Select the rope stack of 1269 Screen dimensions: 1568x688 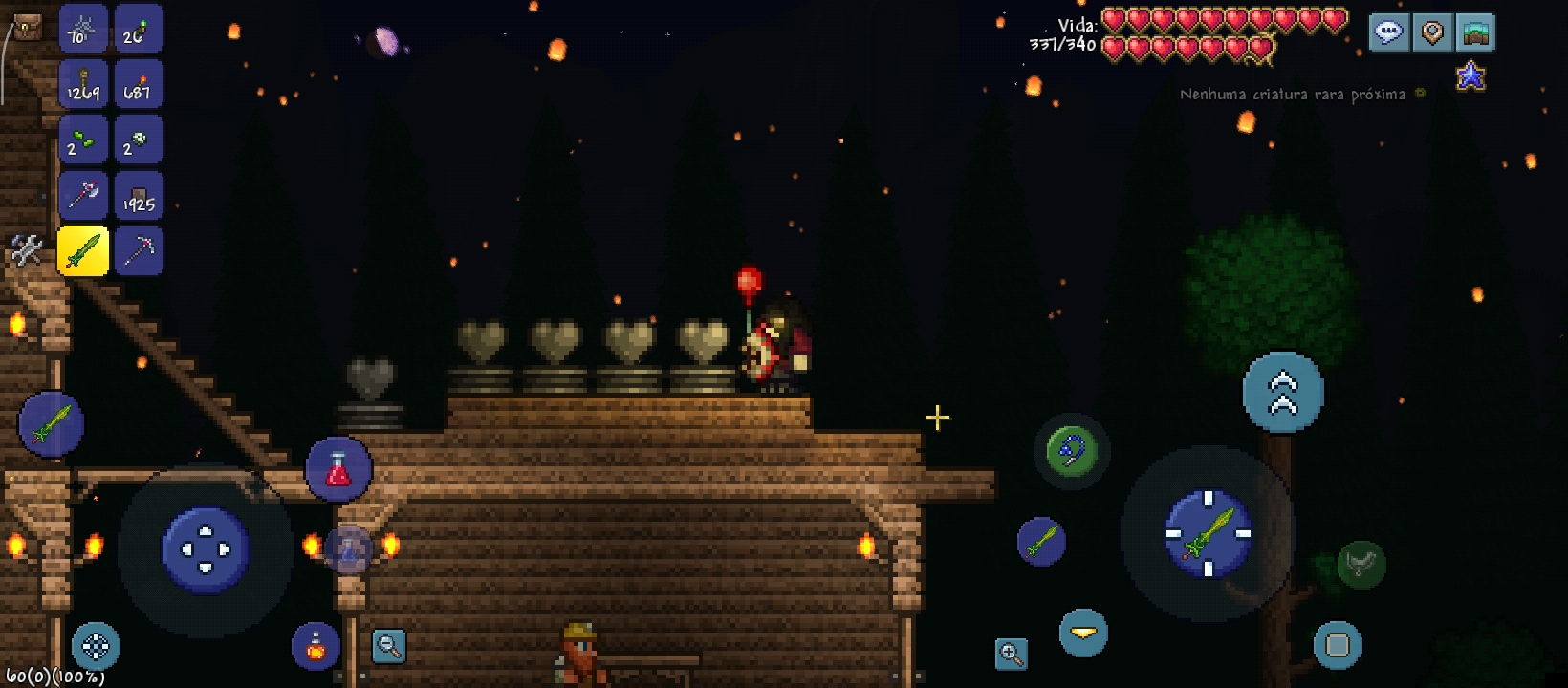coord(82,84)
